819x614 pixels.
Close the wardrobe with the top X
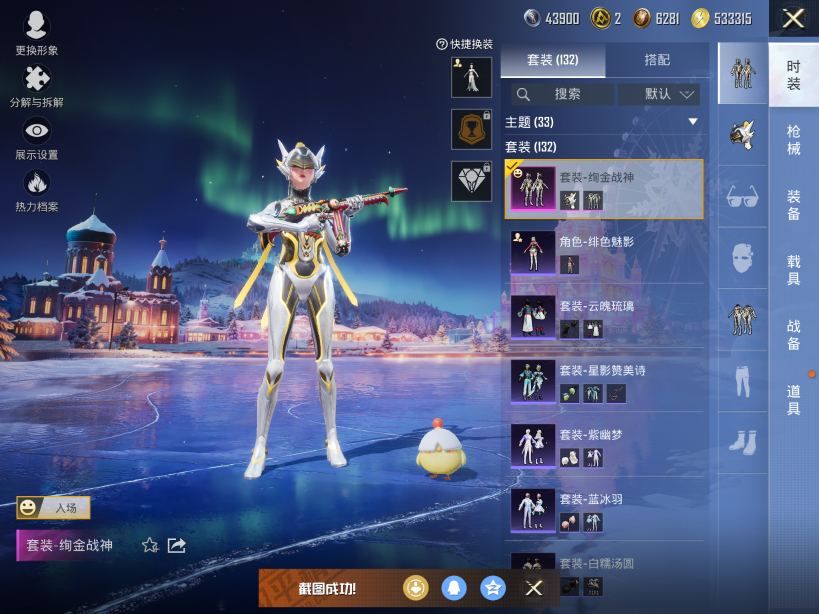click(793, 18)
